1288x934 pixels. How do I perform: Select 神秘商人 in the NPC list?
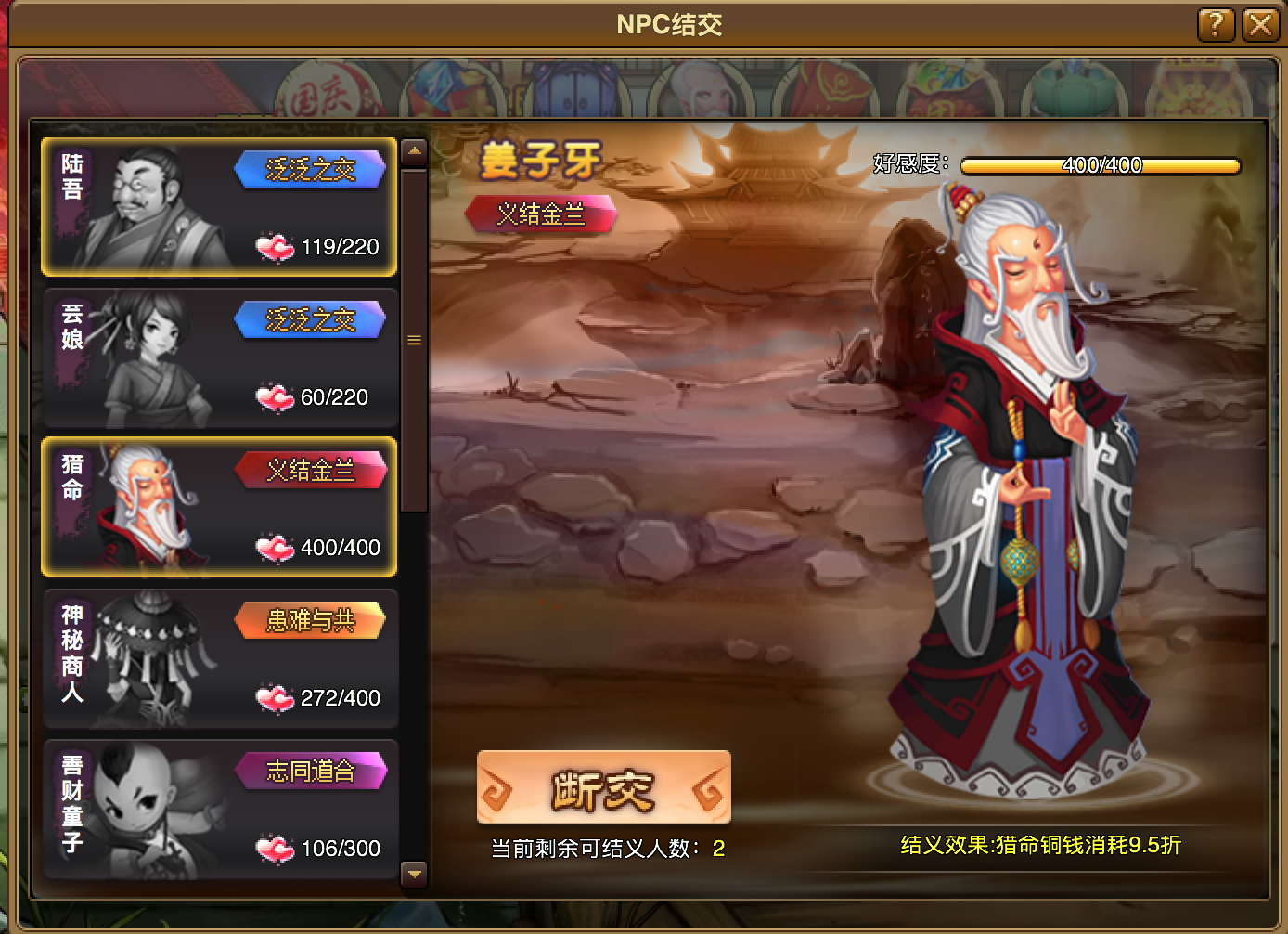pos(218,658)
